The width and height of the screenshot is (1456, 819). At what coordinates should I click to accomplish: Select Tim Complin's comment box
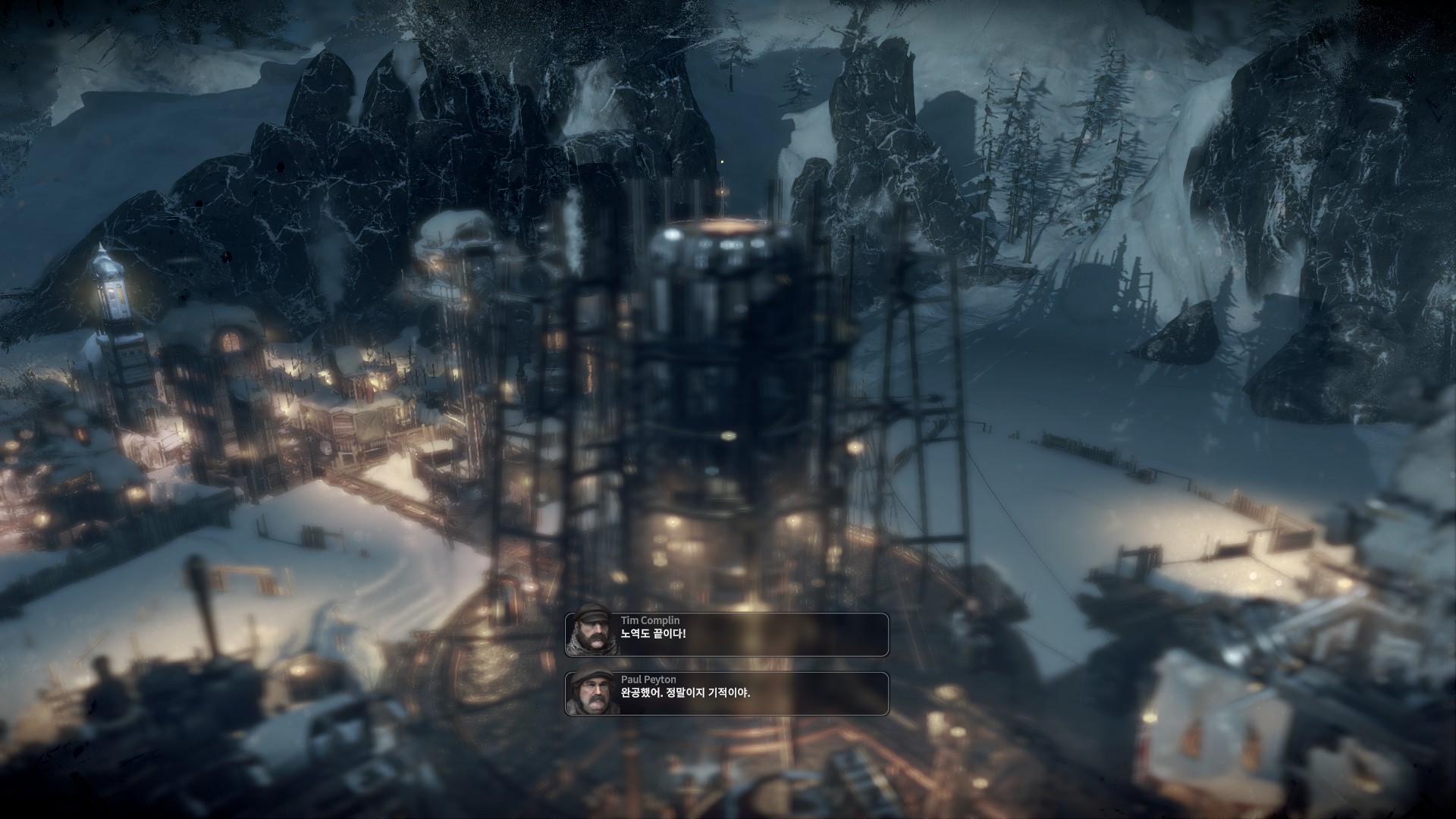(x=726, y=634)
